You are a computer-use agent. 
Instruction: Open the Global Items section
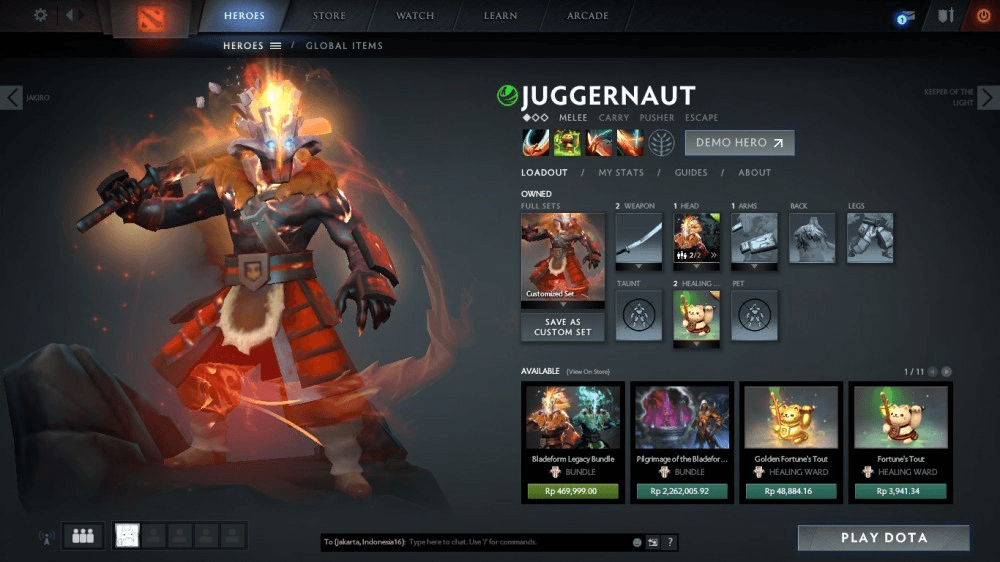pyautogui.click(x=344, y=46)
